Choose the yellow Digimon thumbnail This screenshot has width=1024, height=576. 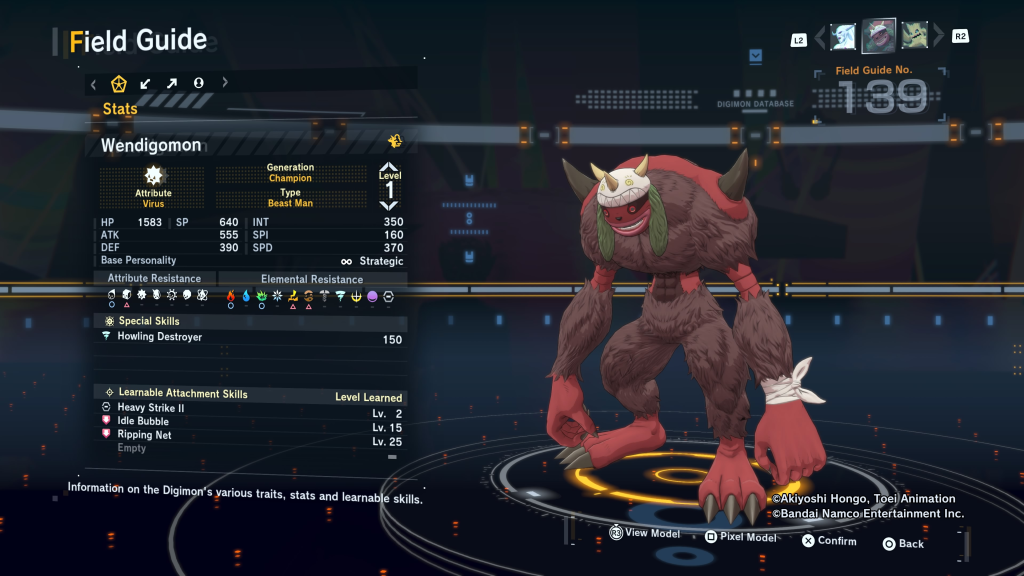coord(914,37)
